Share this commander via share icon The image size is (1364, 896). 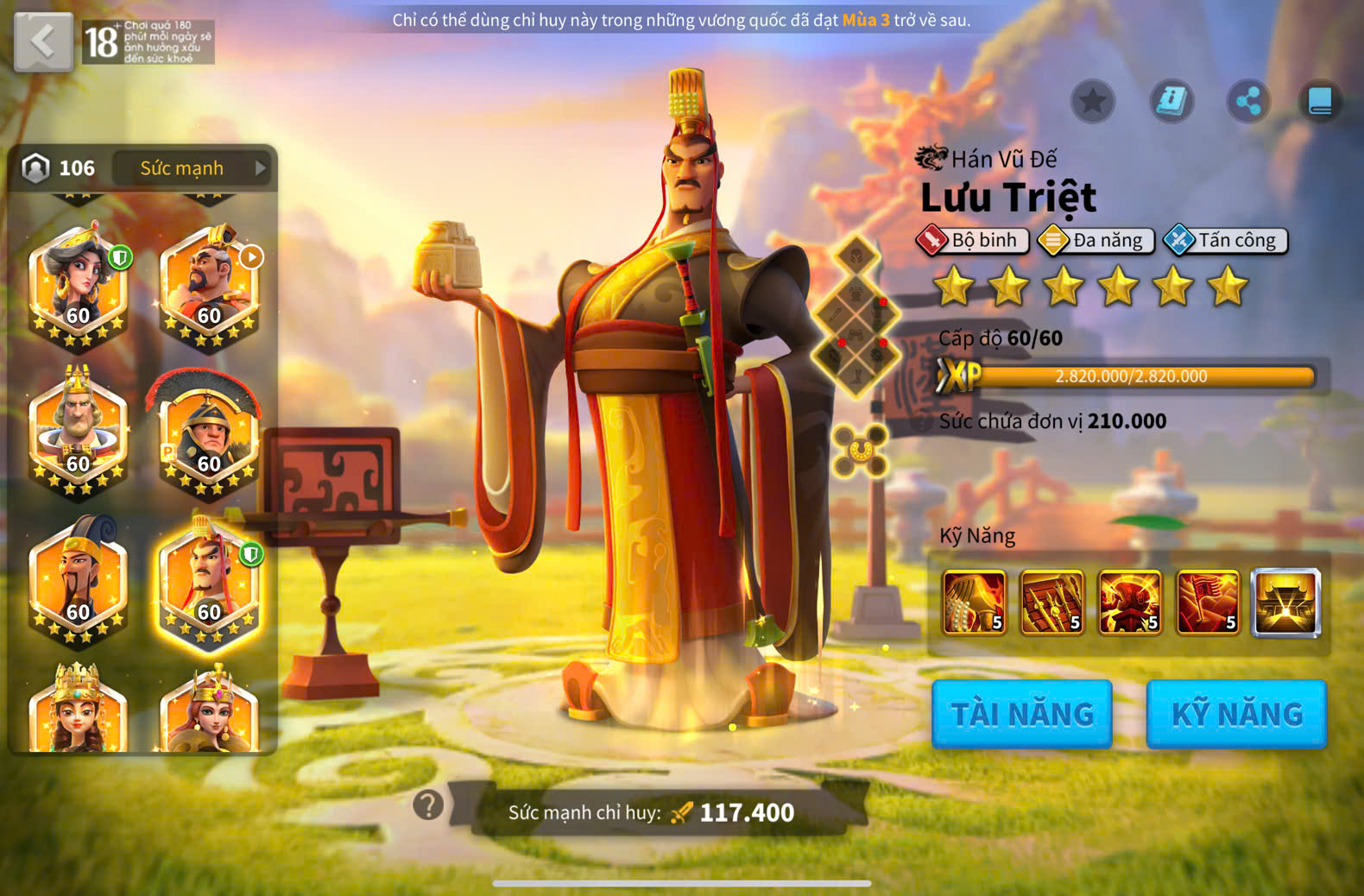[x=1248, y=102]
